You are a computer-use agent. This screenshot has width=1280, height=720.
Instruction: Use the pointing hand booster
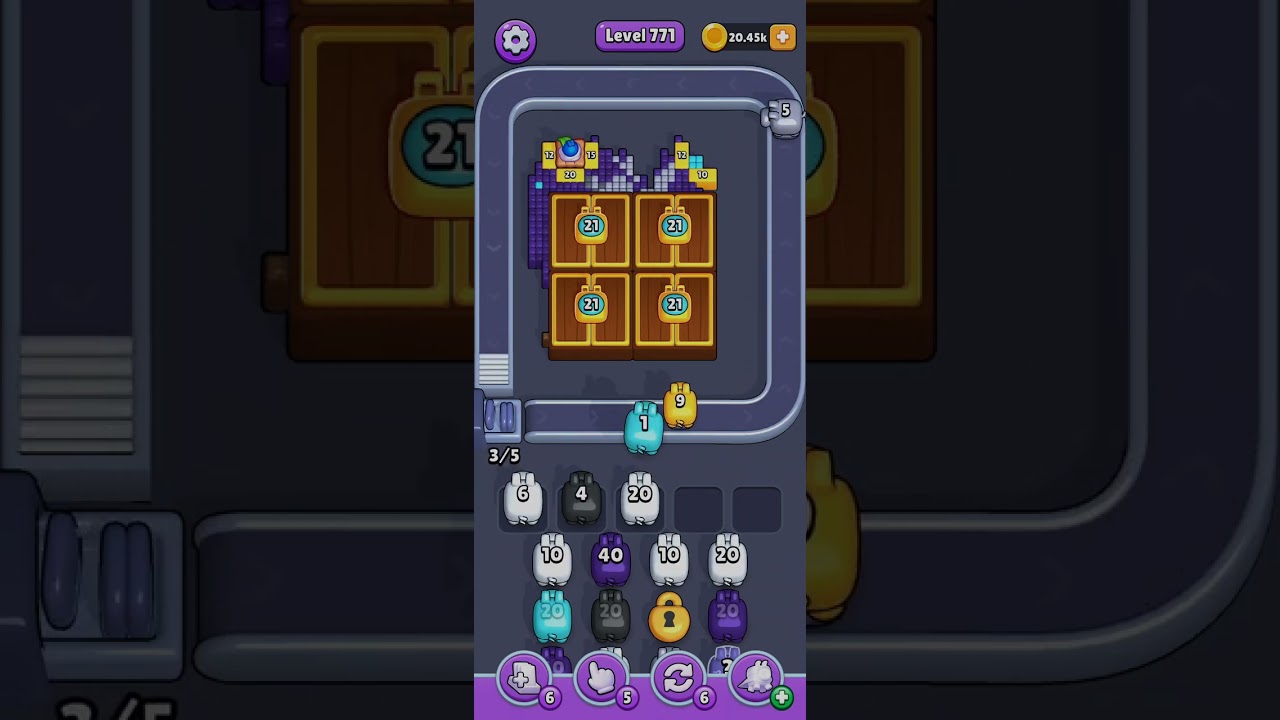tap(602, 679)
